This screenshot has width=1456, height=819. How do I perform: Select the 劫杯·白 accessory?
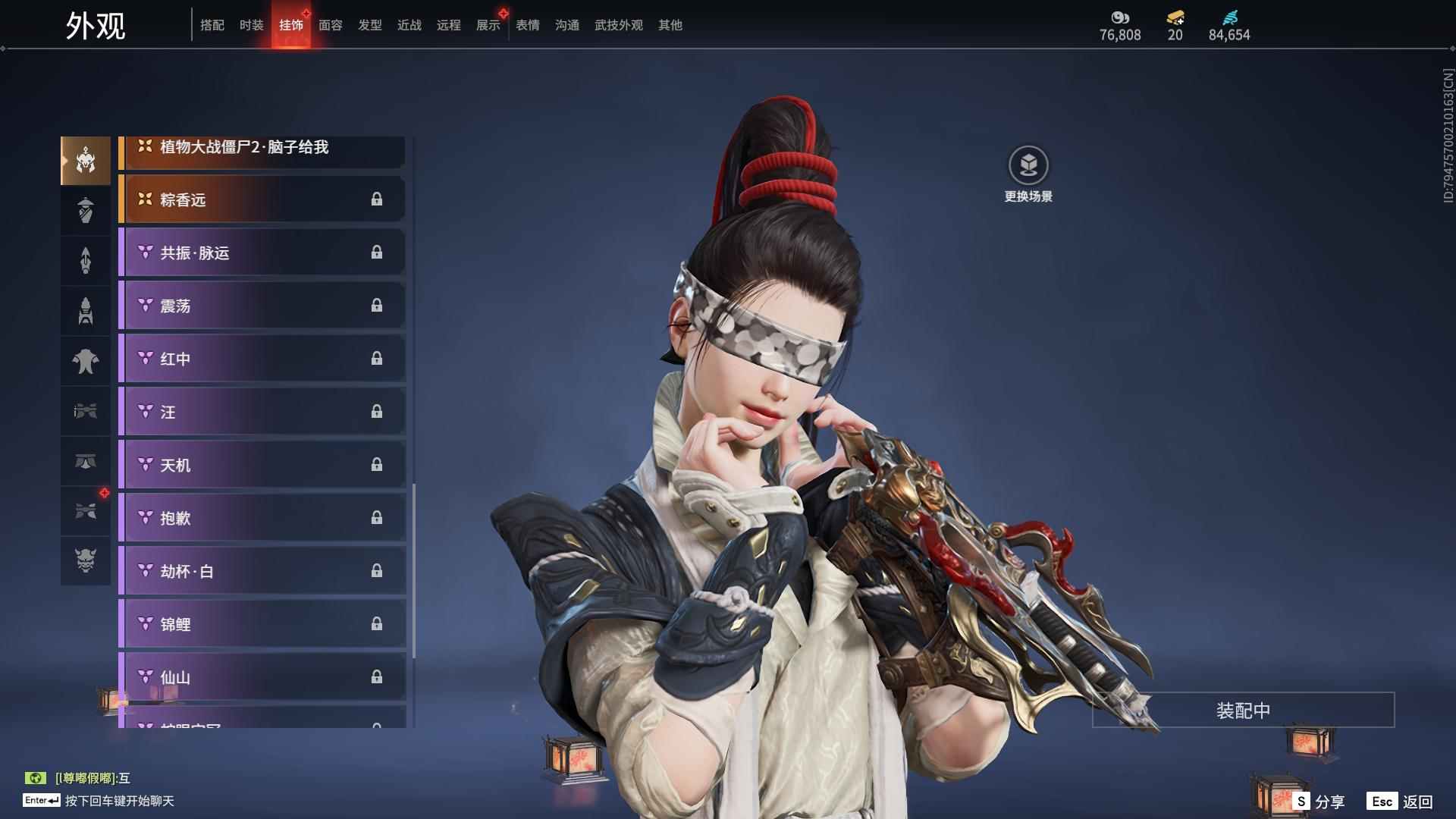[262, 571]
